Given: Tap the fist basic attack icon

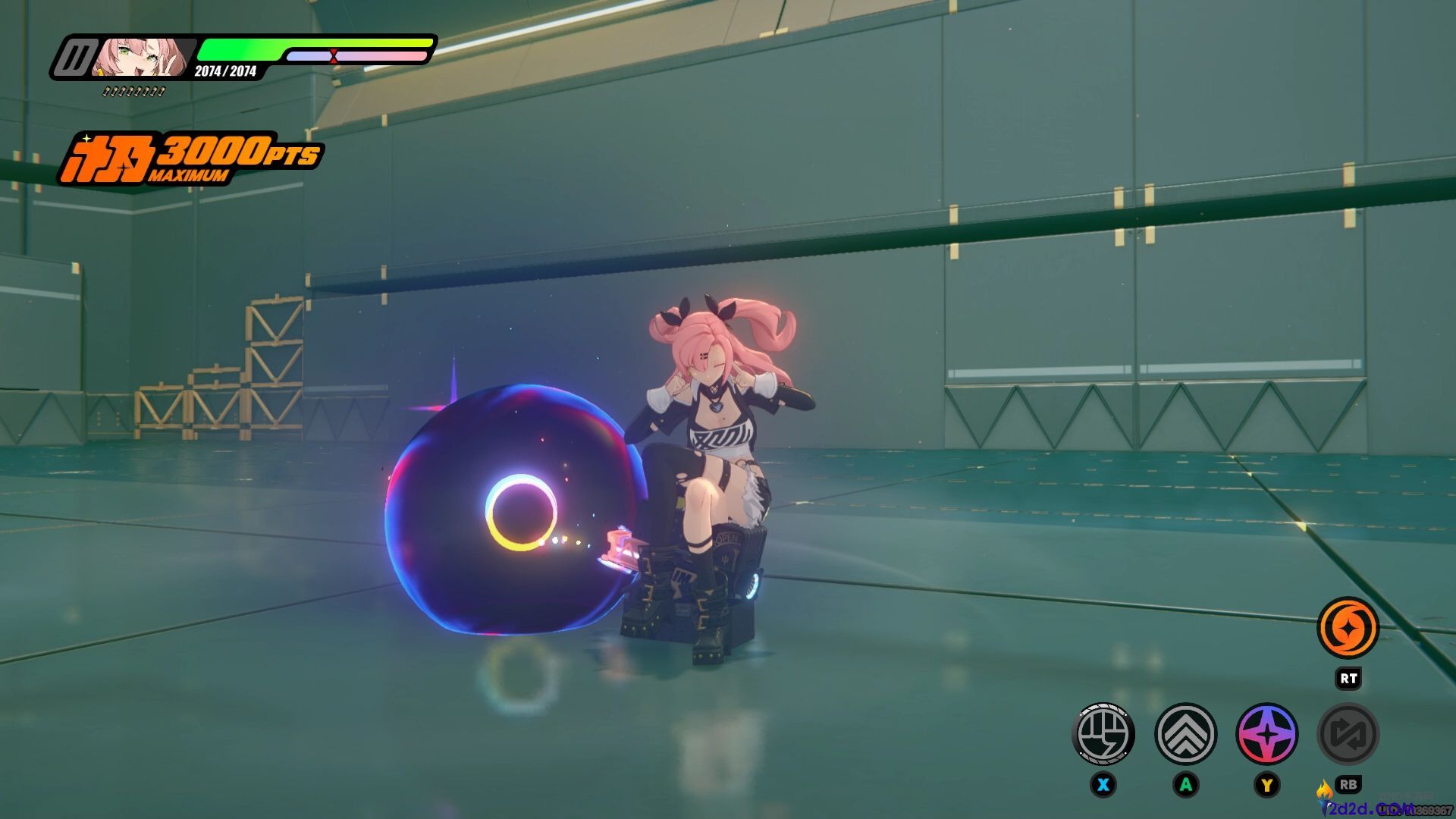Looking at the screenshot, I should [1103, 734].
